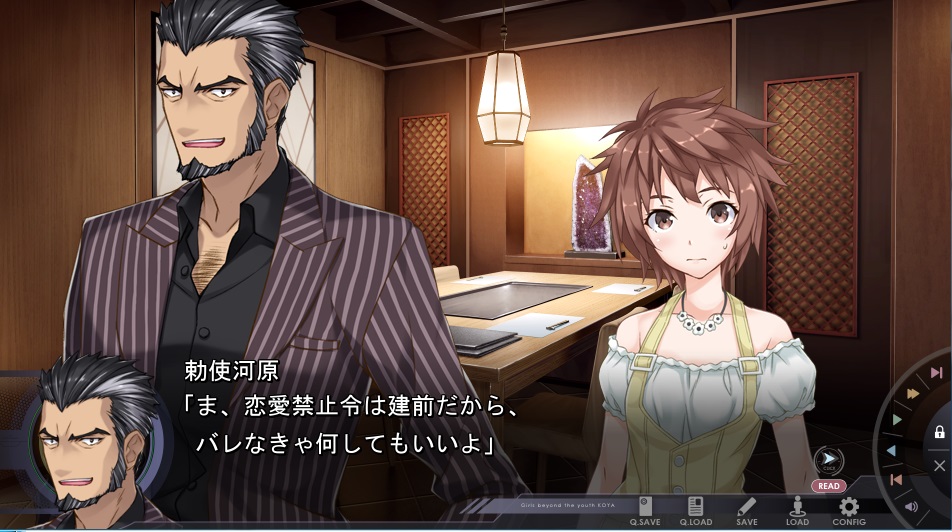Quick save with the Q.SAVE button
The image size is (952, 532).
[x=646, y=510]
